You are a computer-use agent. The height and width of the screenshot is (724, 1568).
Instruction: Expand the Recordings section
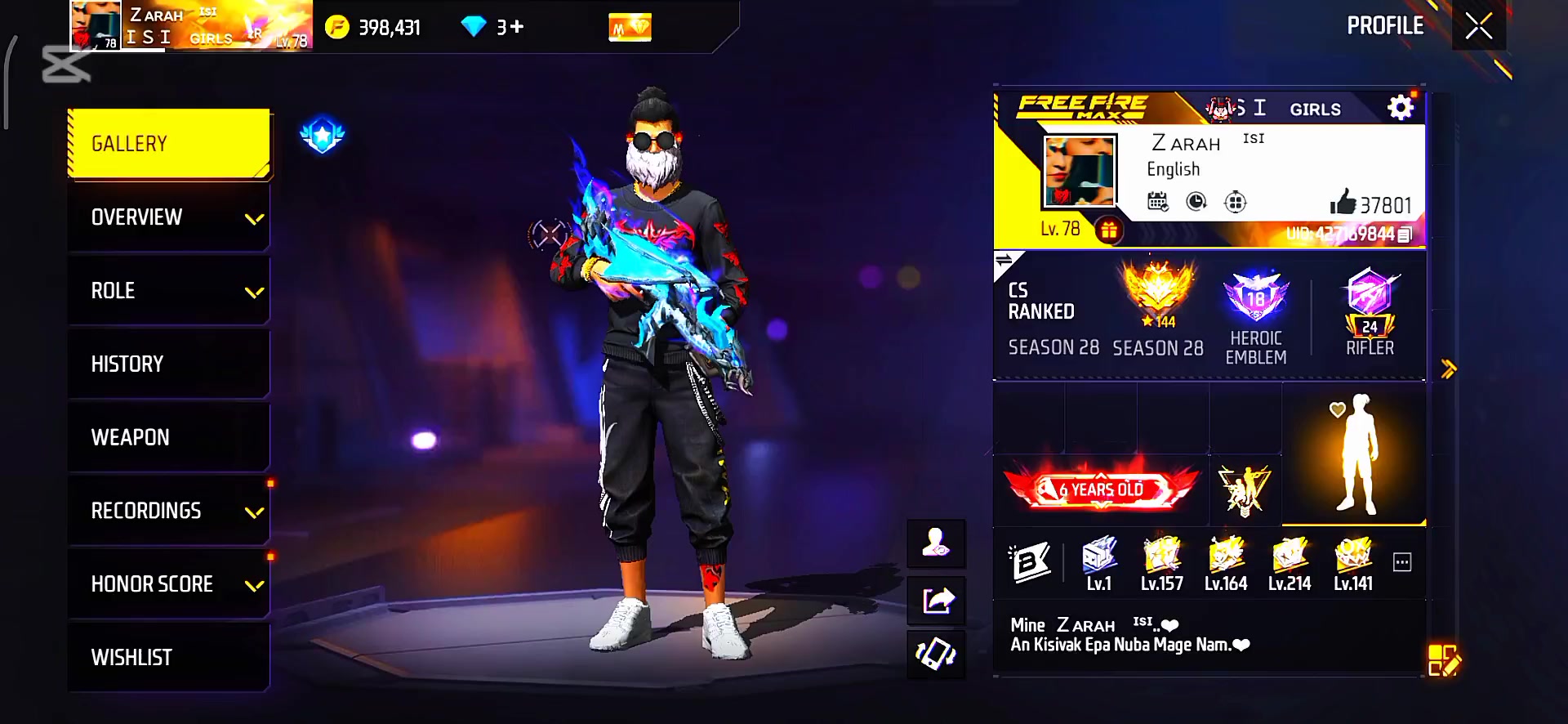[x=169, y=512]
